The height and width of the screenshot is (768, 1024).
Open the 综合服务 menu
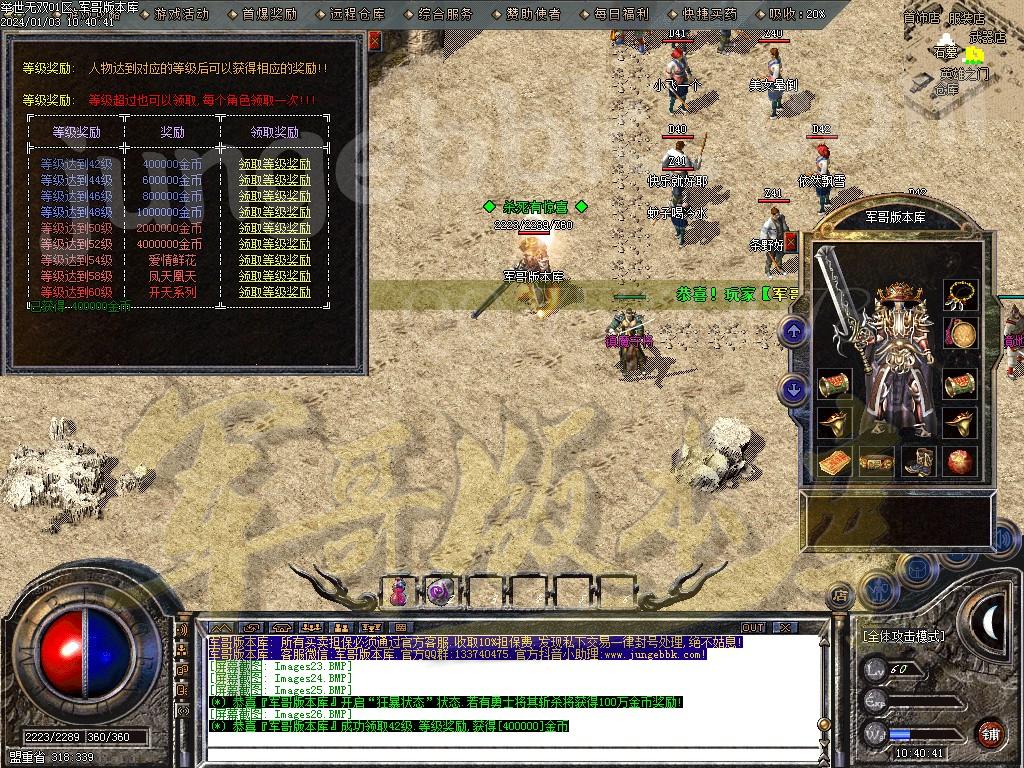(x=445, y=14)
